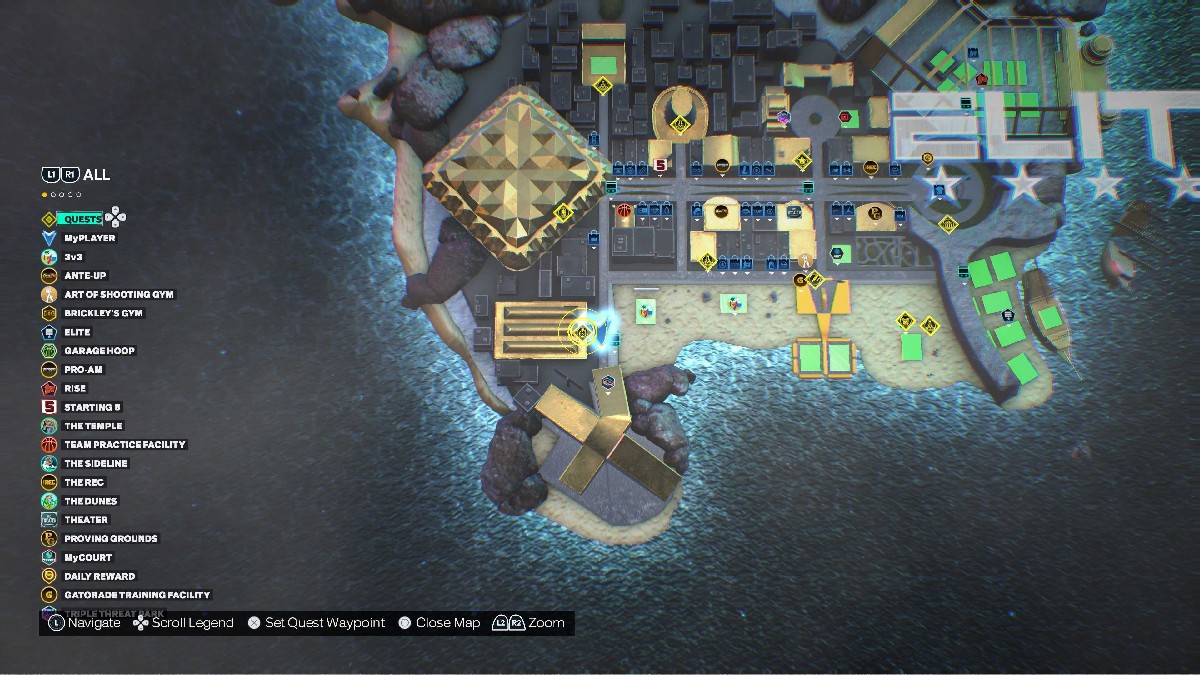
Task: Pick The Dunes in the legend
Action: [x=90, y=501]
